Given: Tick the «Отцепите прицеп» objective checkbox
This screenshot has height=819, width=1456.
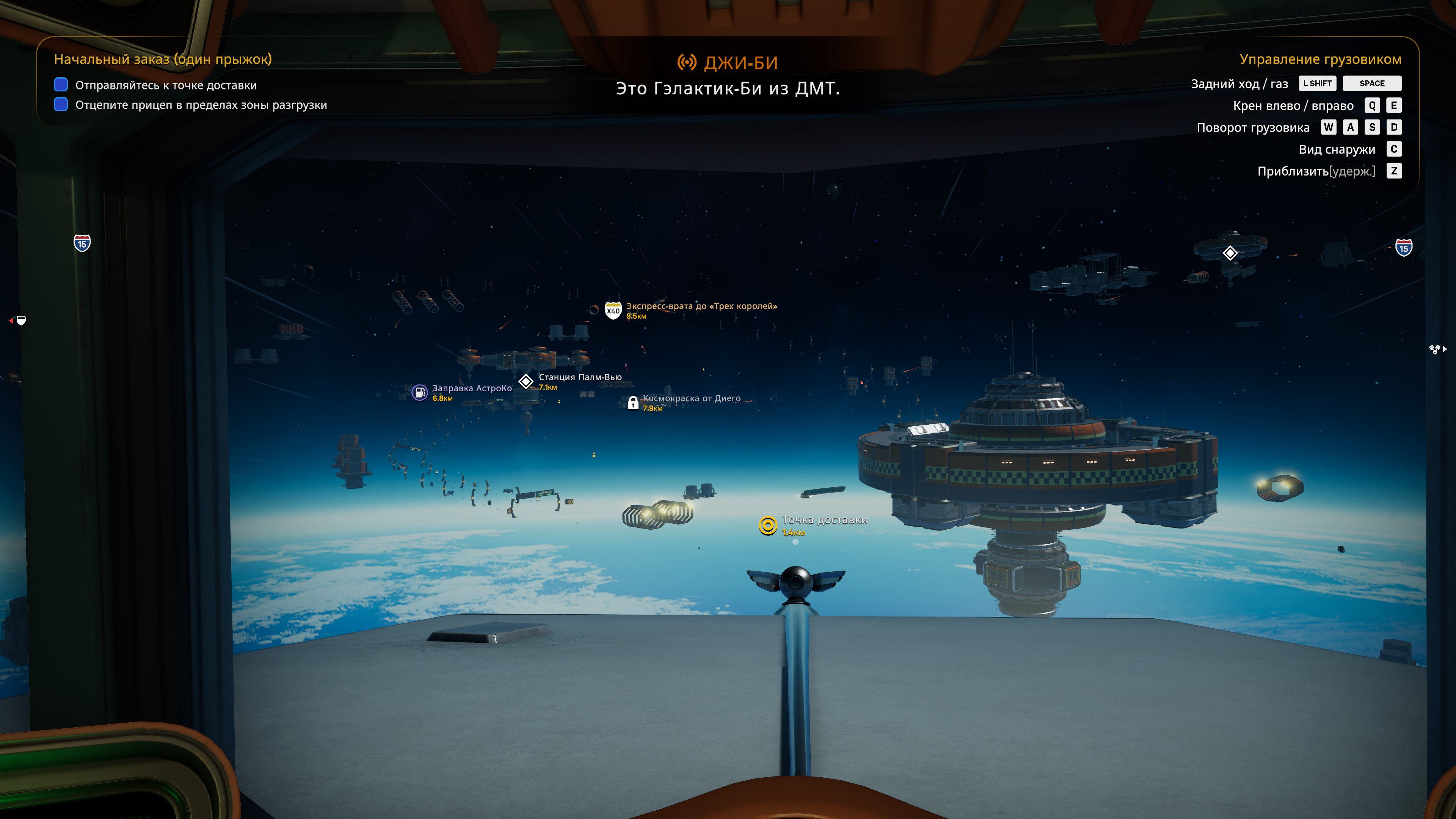Looking at the screenshot, I should (x=61, y=105).
